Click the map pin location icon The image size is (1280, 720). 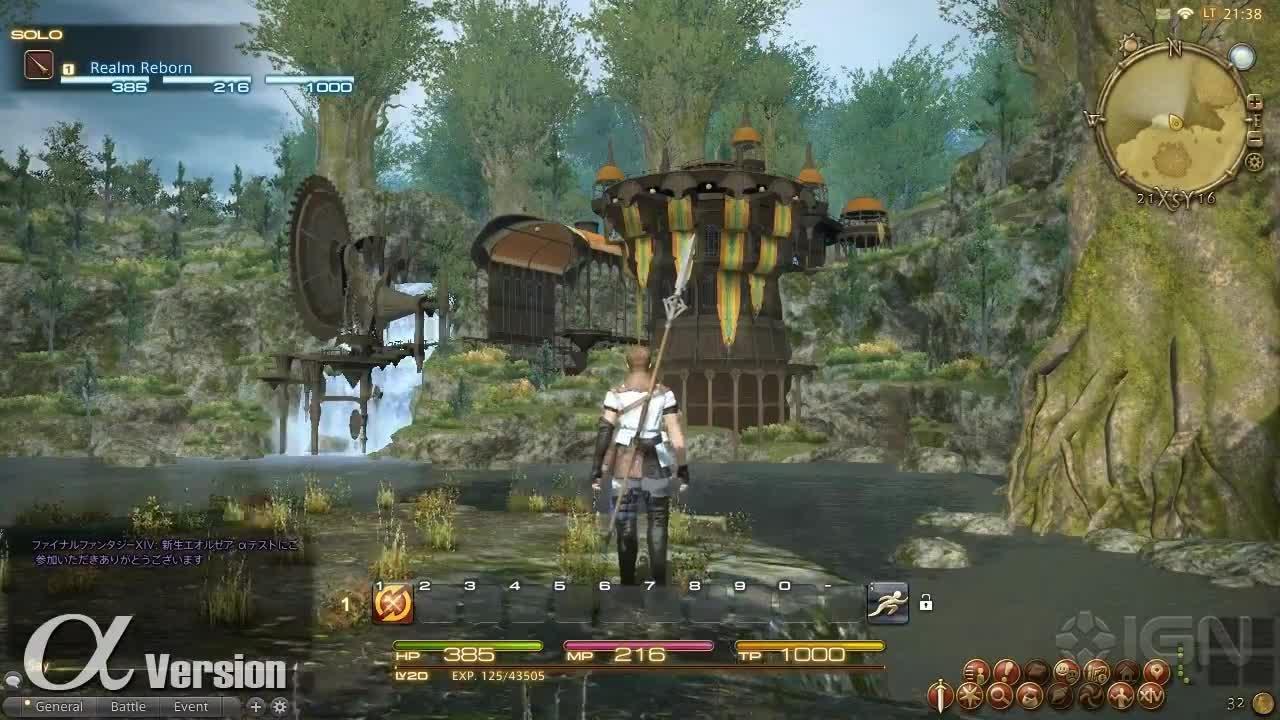click(x=1157, y=670)
